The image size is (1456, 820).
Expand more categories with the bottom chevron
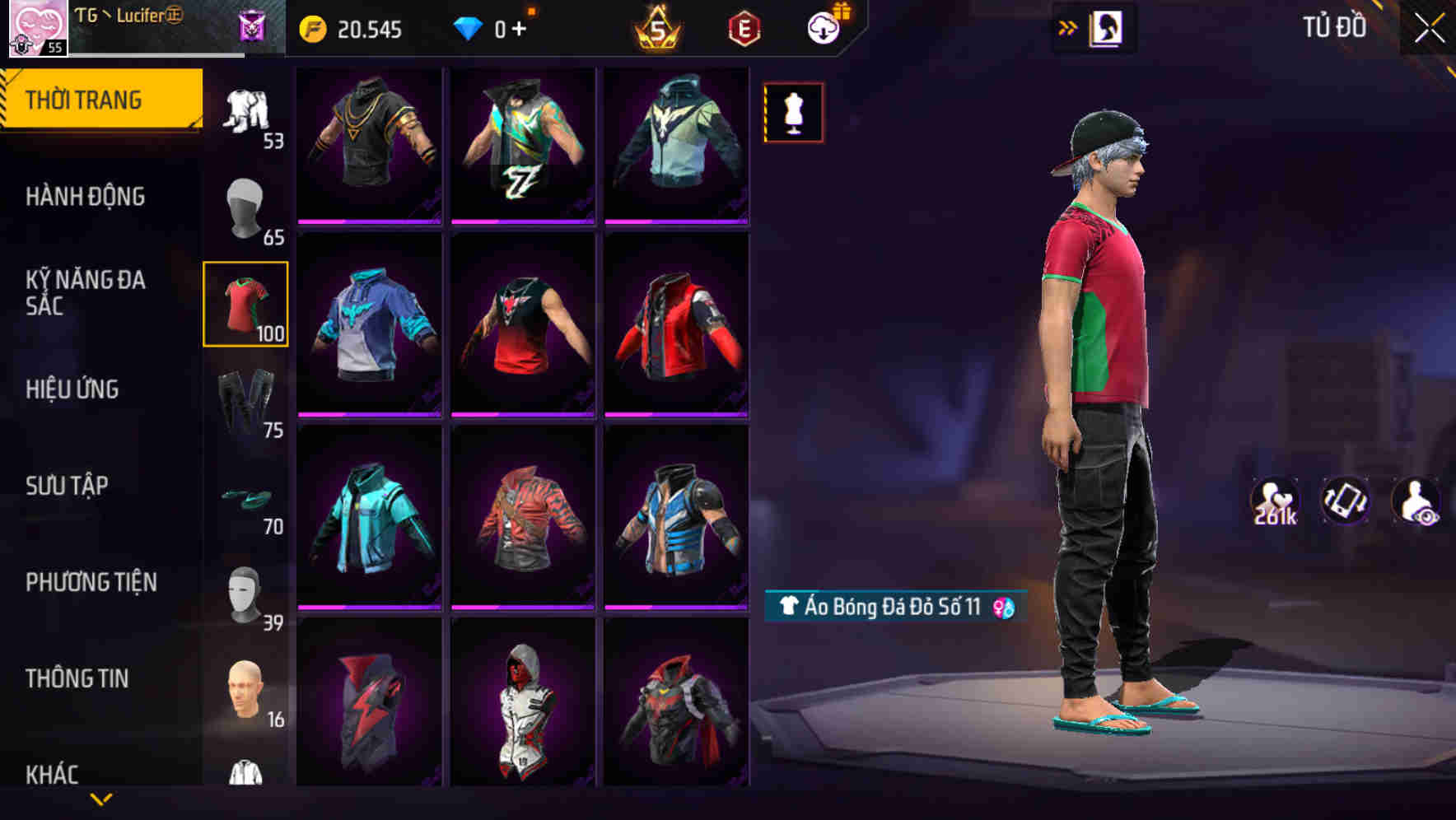pos(101,799)
